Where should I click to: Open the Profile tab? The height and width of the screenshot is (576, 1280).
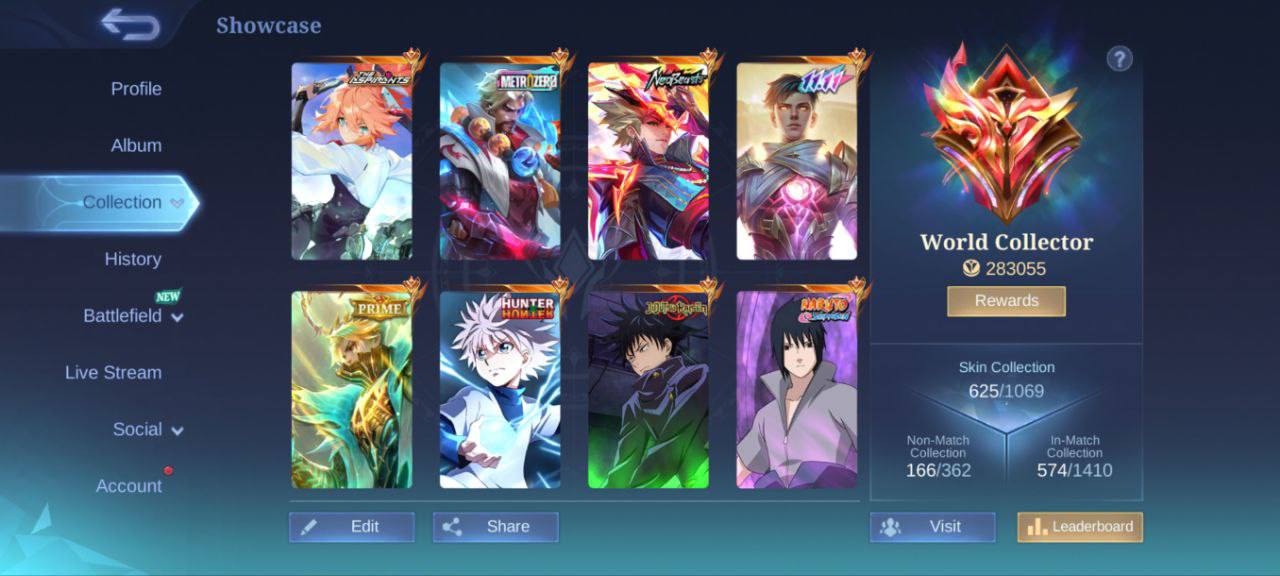(136, 89)
